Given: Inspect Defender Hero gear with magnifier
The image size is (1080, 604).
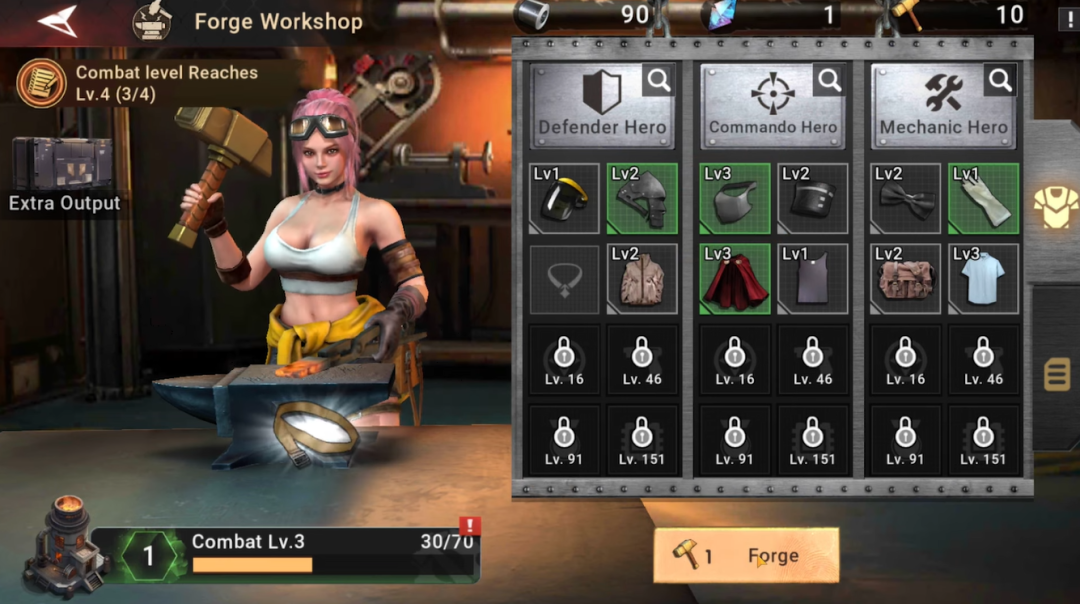Looking at the screenshot, I should click(657, 80).
